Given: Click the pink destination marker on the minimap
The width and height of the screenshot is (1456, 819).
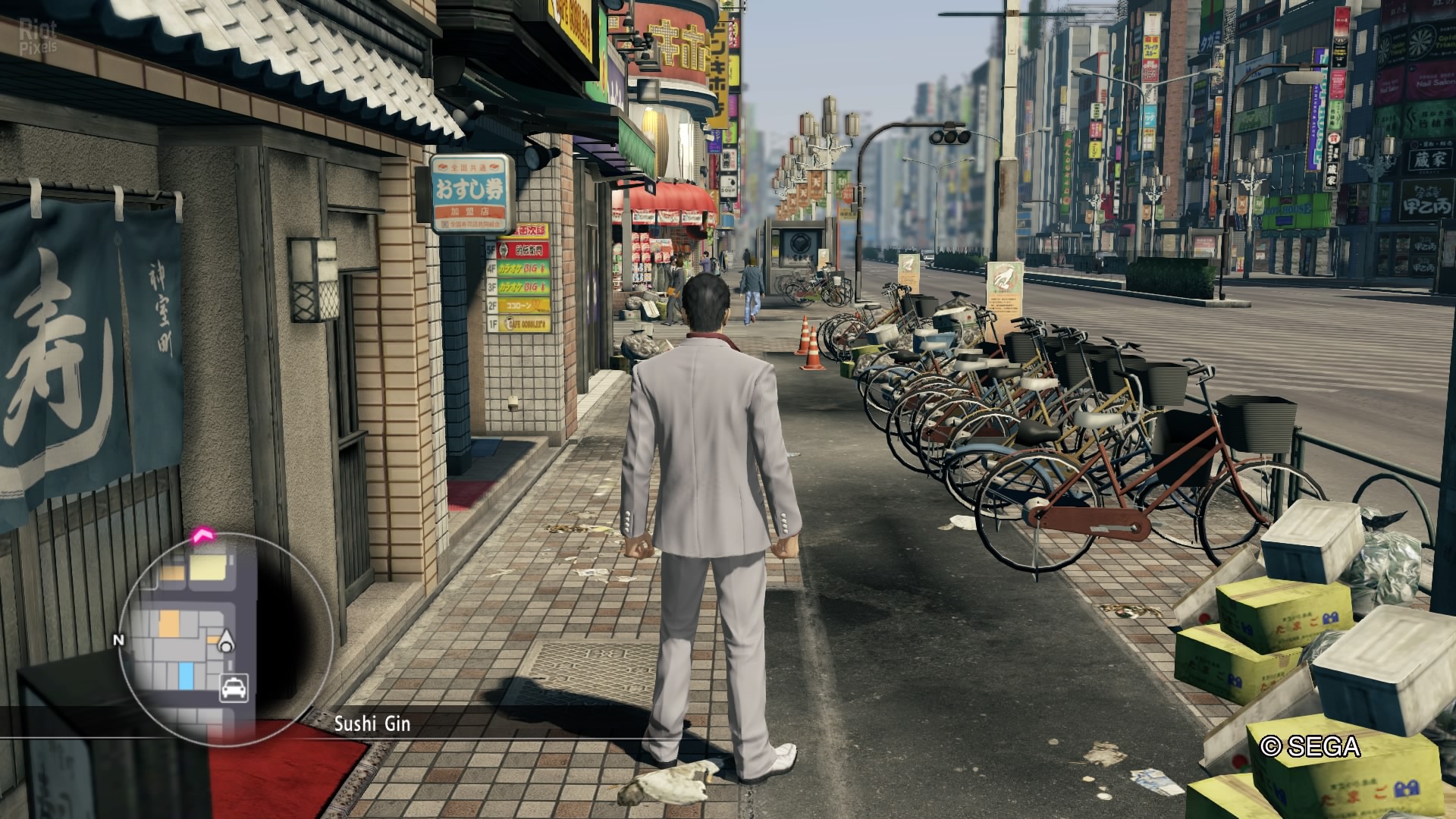Looking at the screenshot, I should (x=203, y=536).
